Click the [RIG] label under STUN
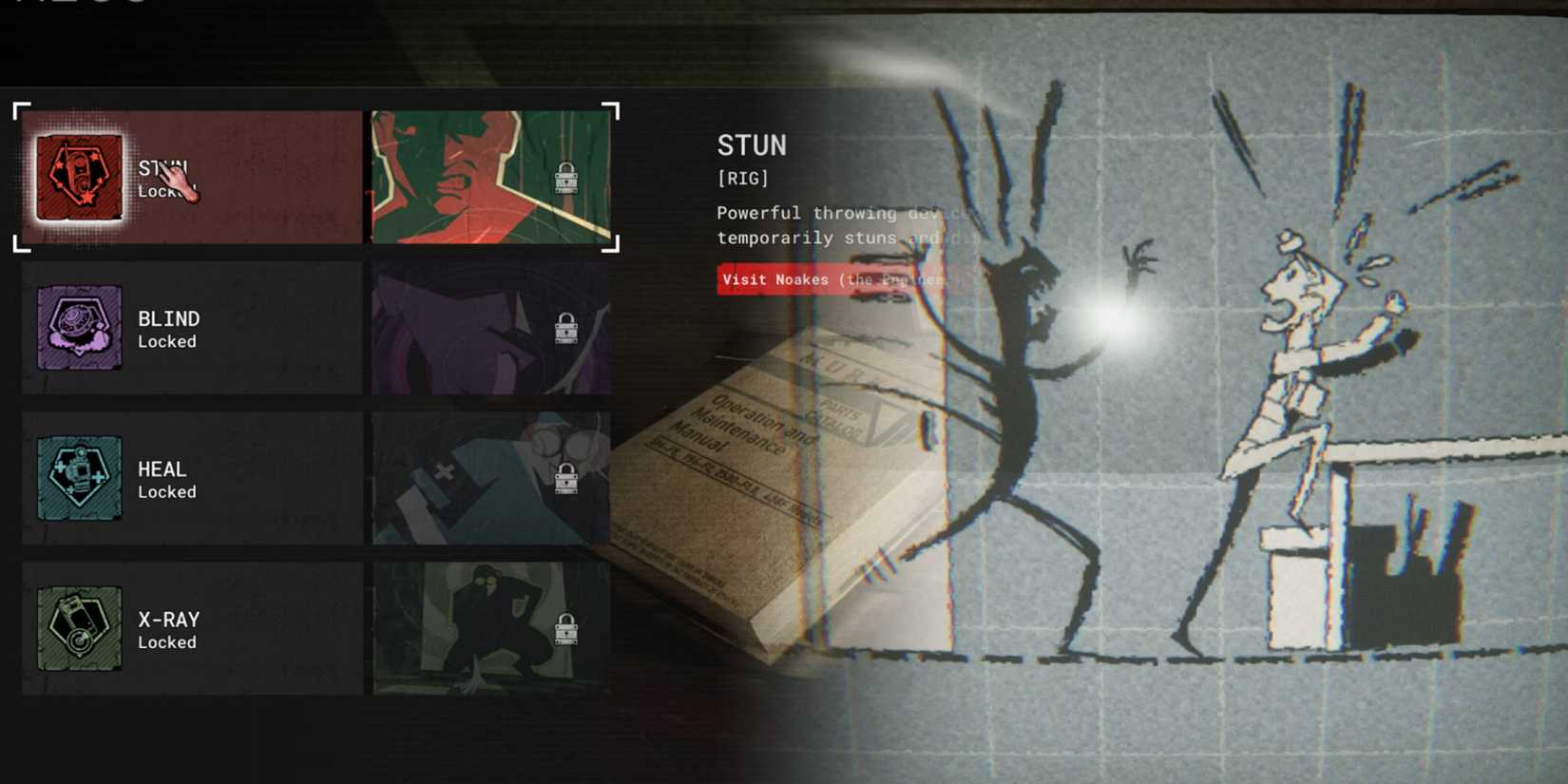 (x=741, y=178)
